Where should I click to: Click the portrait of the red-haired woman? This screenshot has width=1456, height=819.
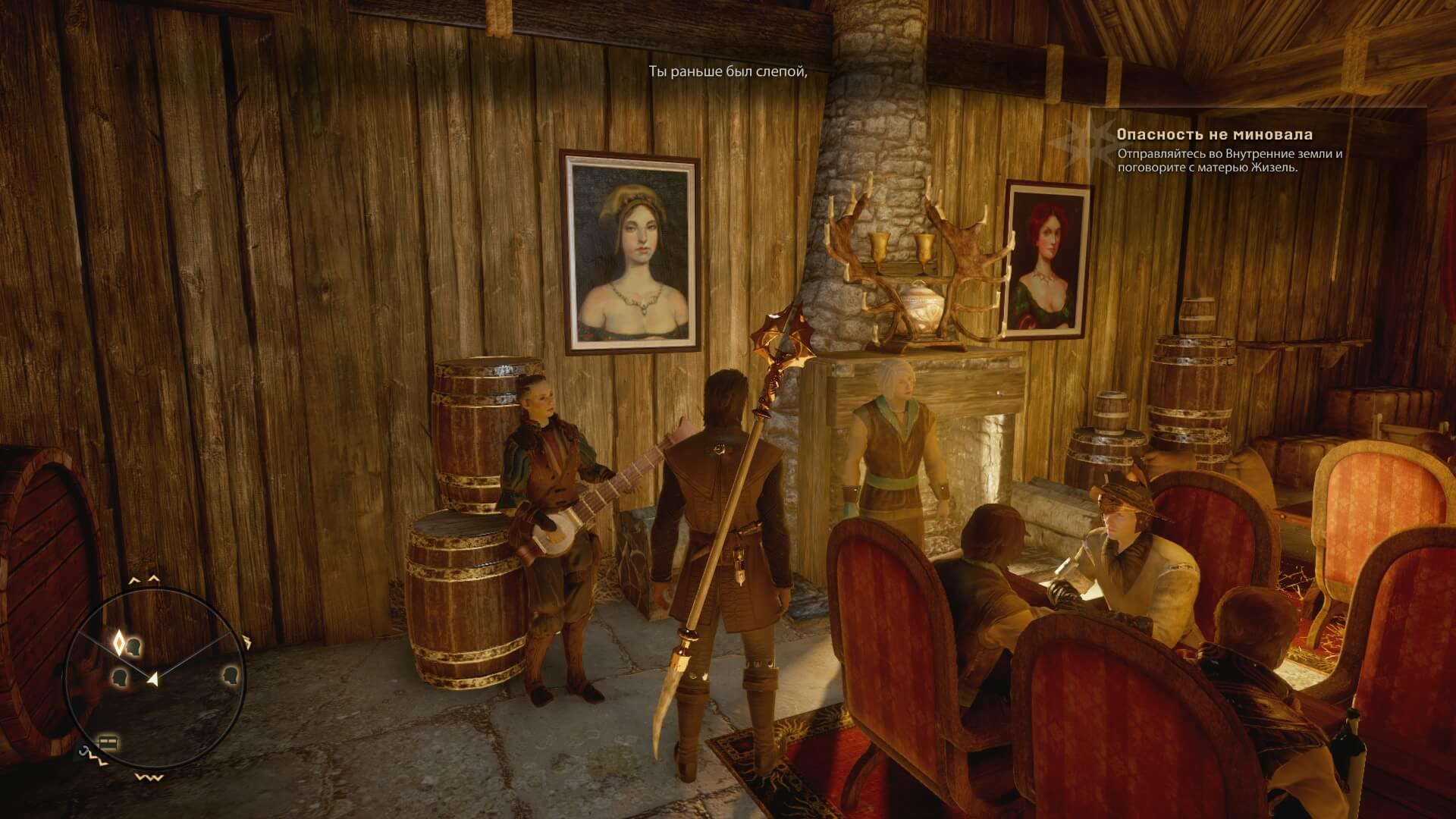(x=1049, y=258)
